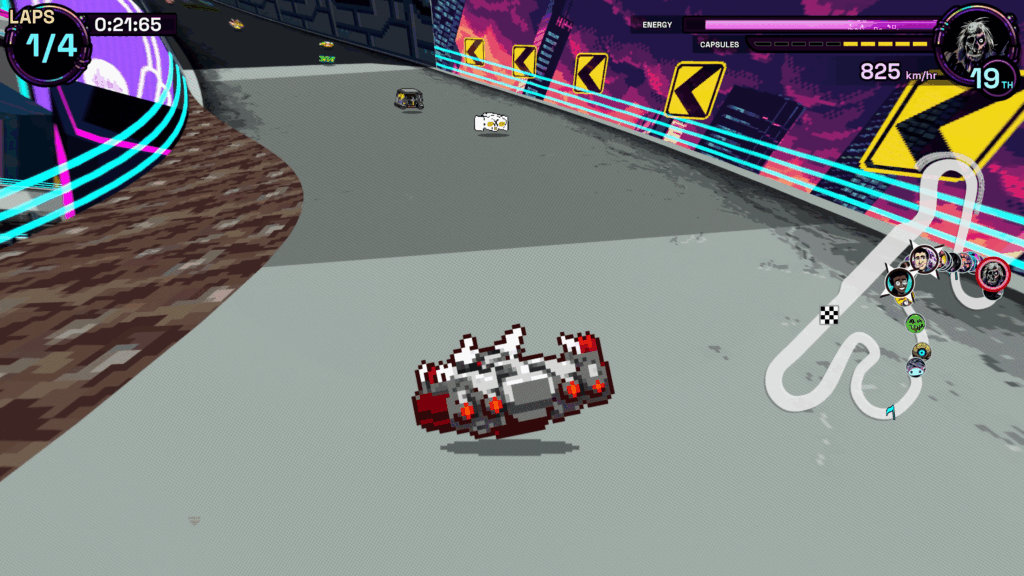Select the small teal flag on minimap

tap(889, 411)
